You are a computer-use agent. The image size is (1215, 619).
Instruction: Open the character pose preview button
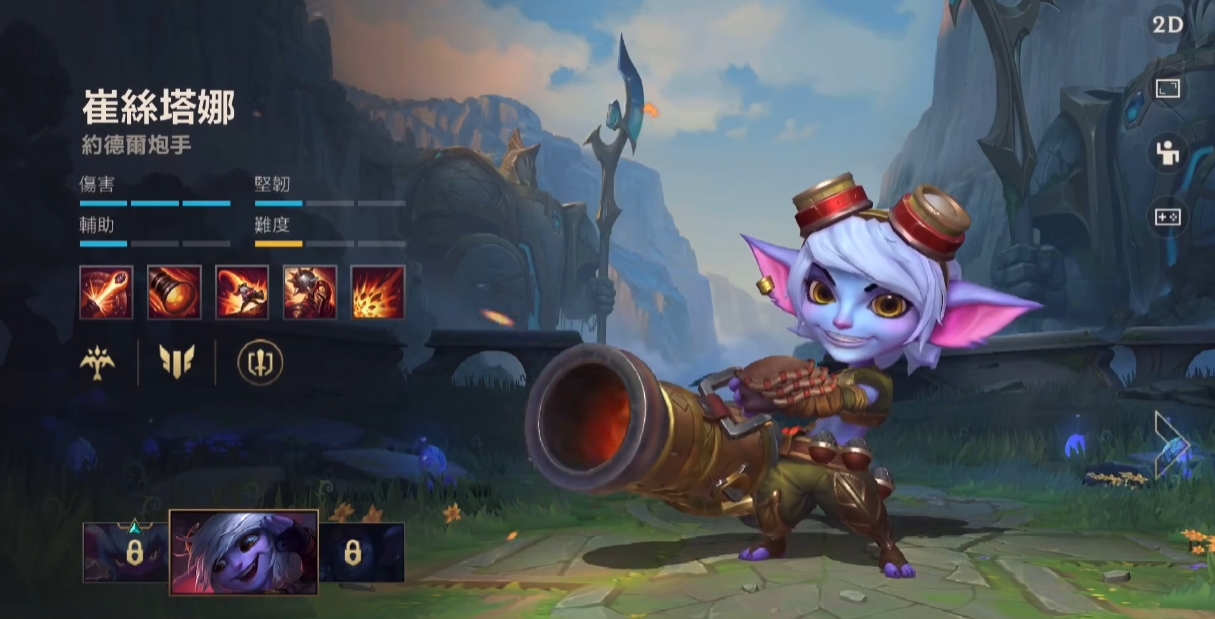click(x=1167, y=152)
